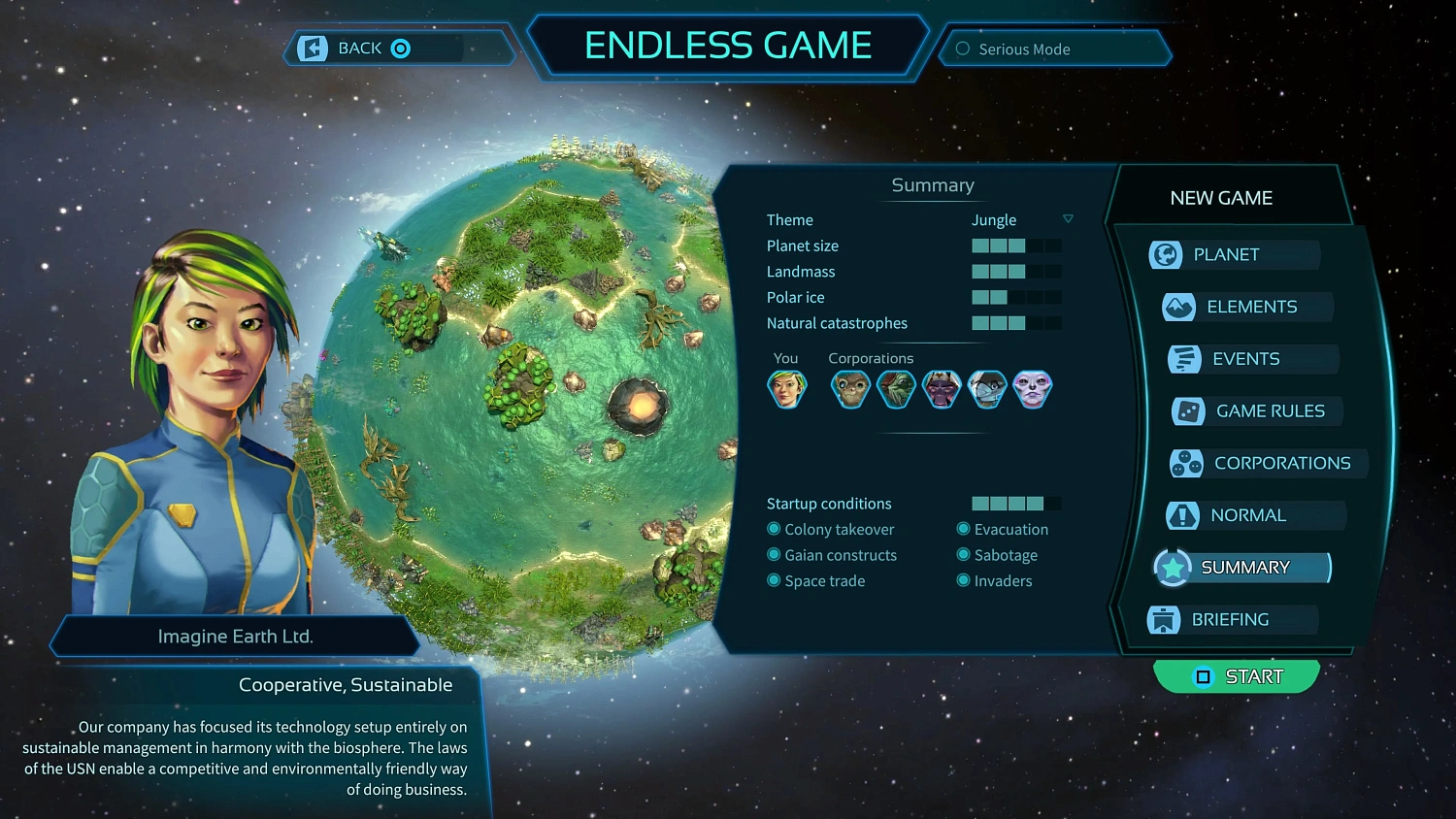The image size is (1456, 819).
Task: Open the Briefing clipboard icon
Action: 1165,619
